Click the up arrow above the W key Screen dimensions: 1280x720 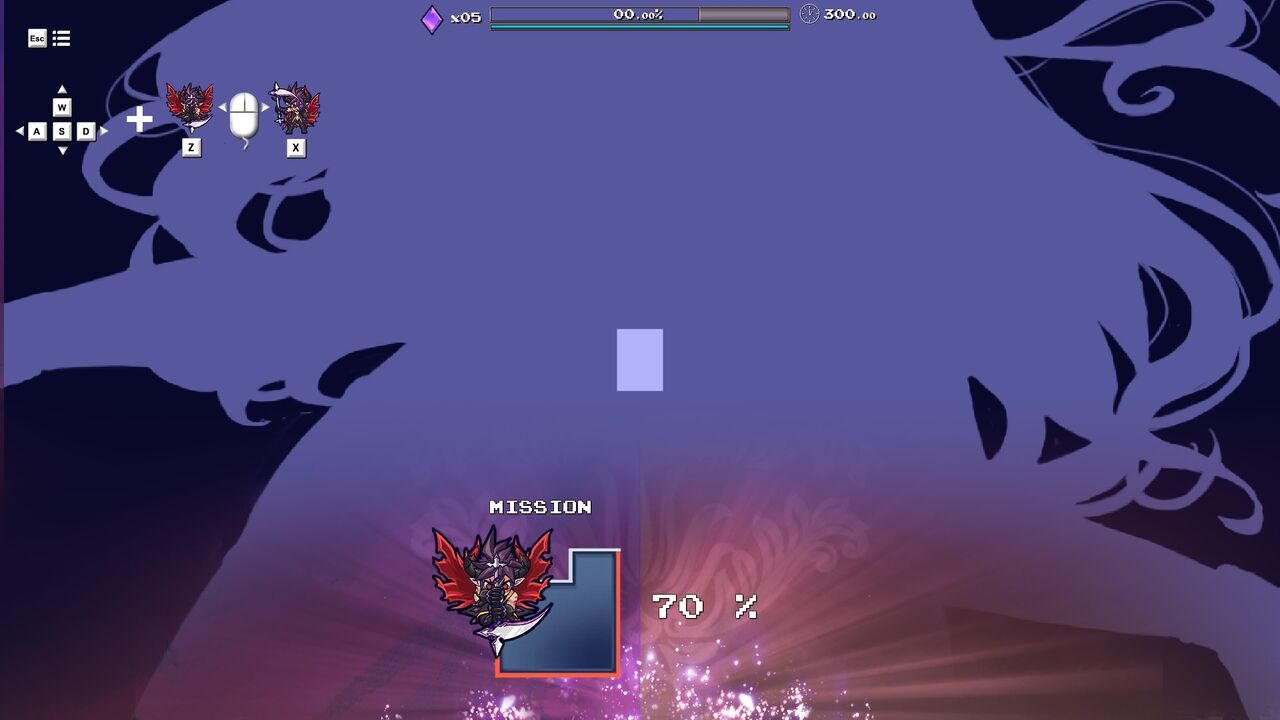[62, 87]
